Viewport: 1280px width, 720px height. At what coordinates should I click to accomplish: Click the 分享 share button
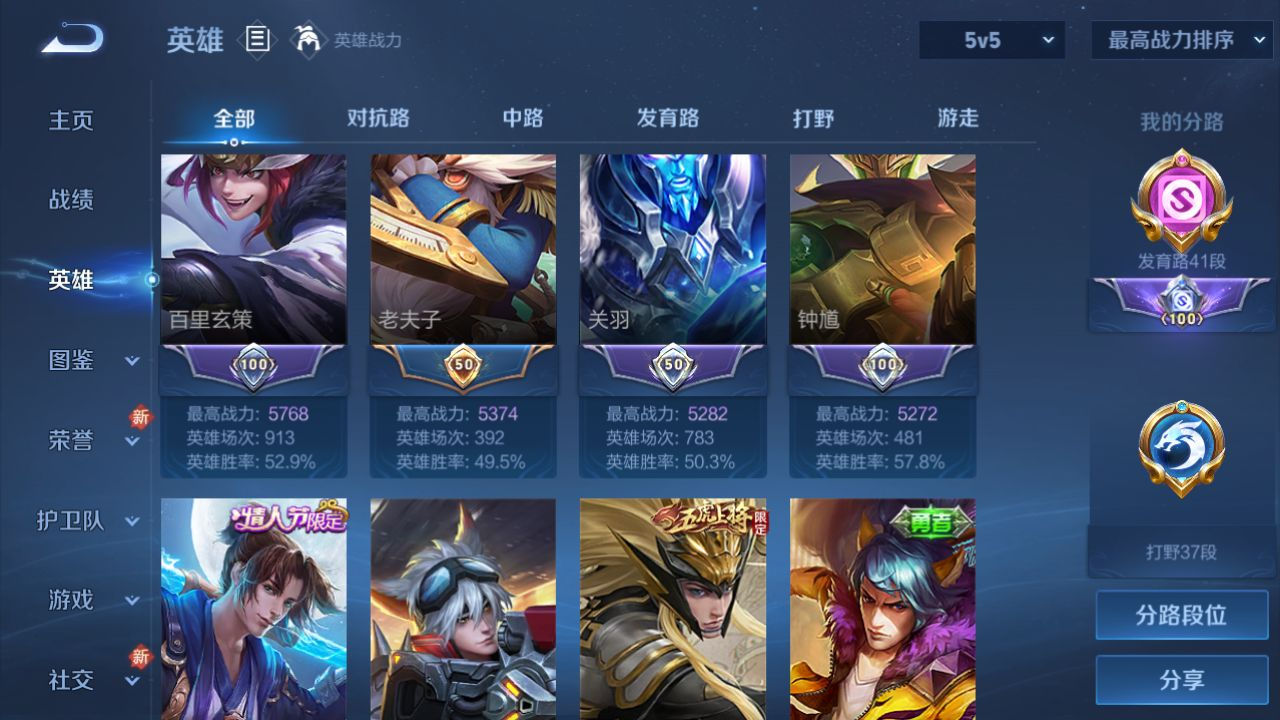(x=1181, y=680)
